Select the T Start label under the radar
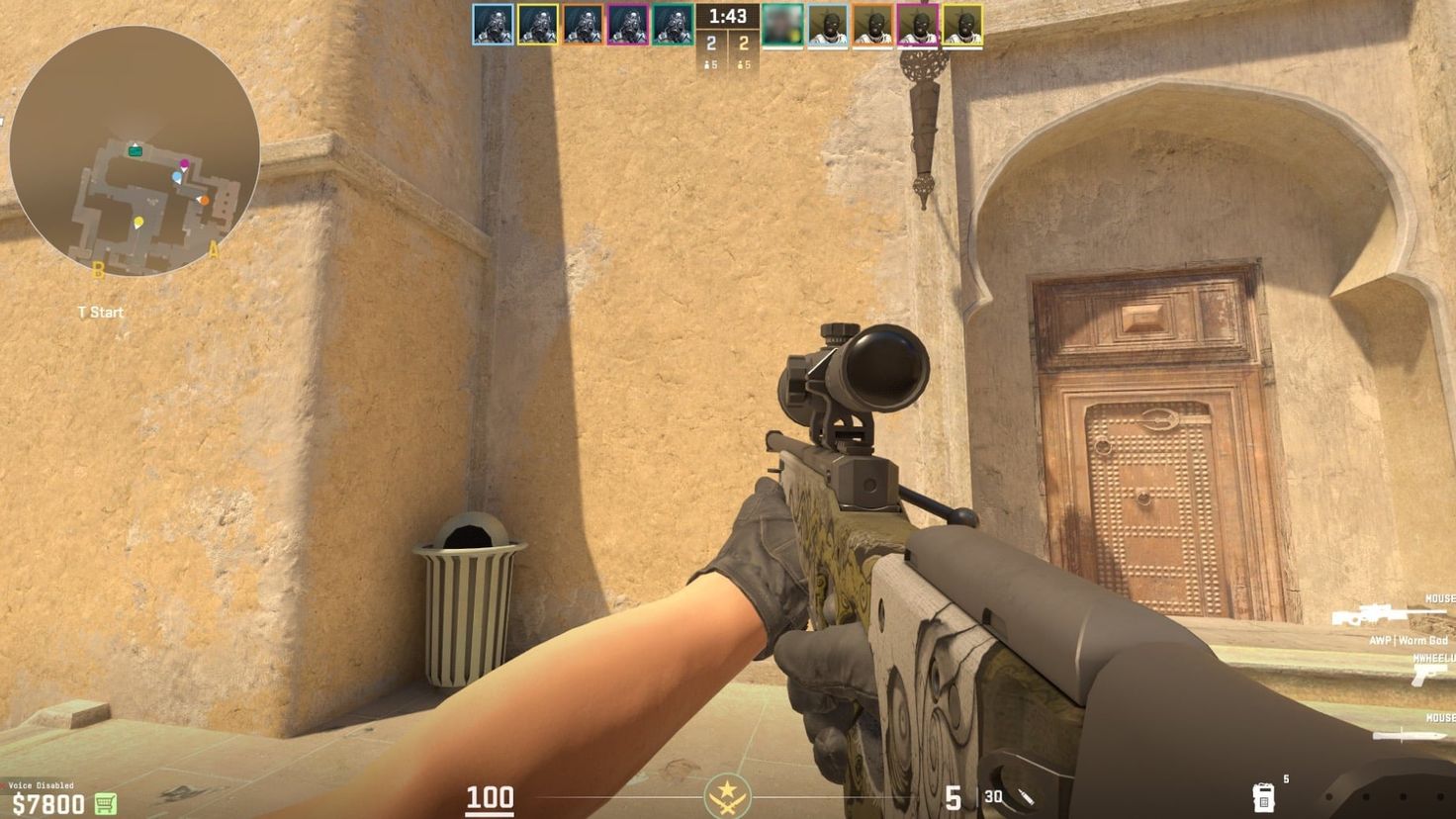 tap(99, 312)
